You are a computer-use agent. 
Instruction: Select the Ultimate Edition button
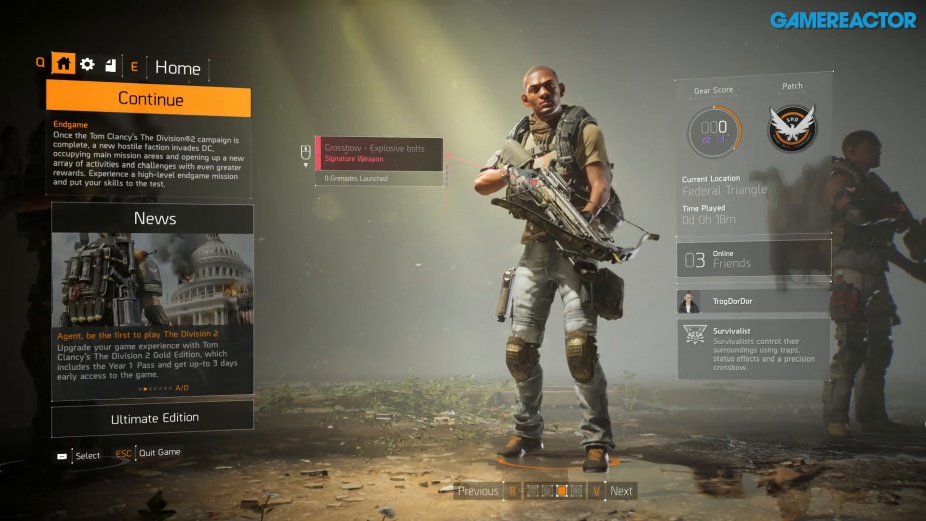(153, 418)
